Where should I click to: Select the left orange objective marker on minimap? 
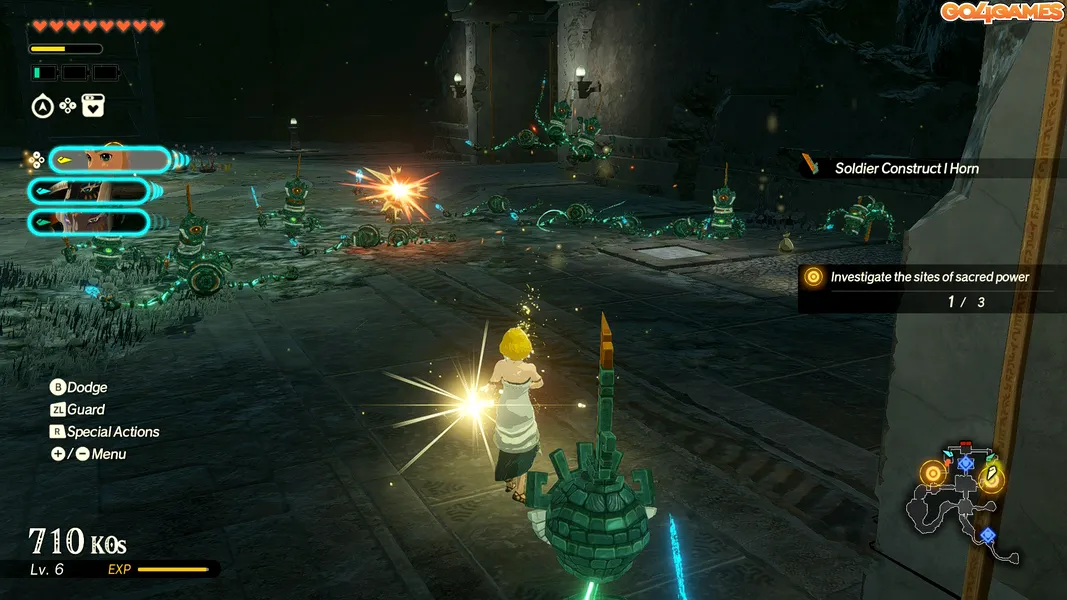(x=933, y=472)
